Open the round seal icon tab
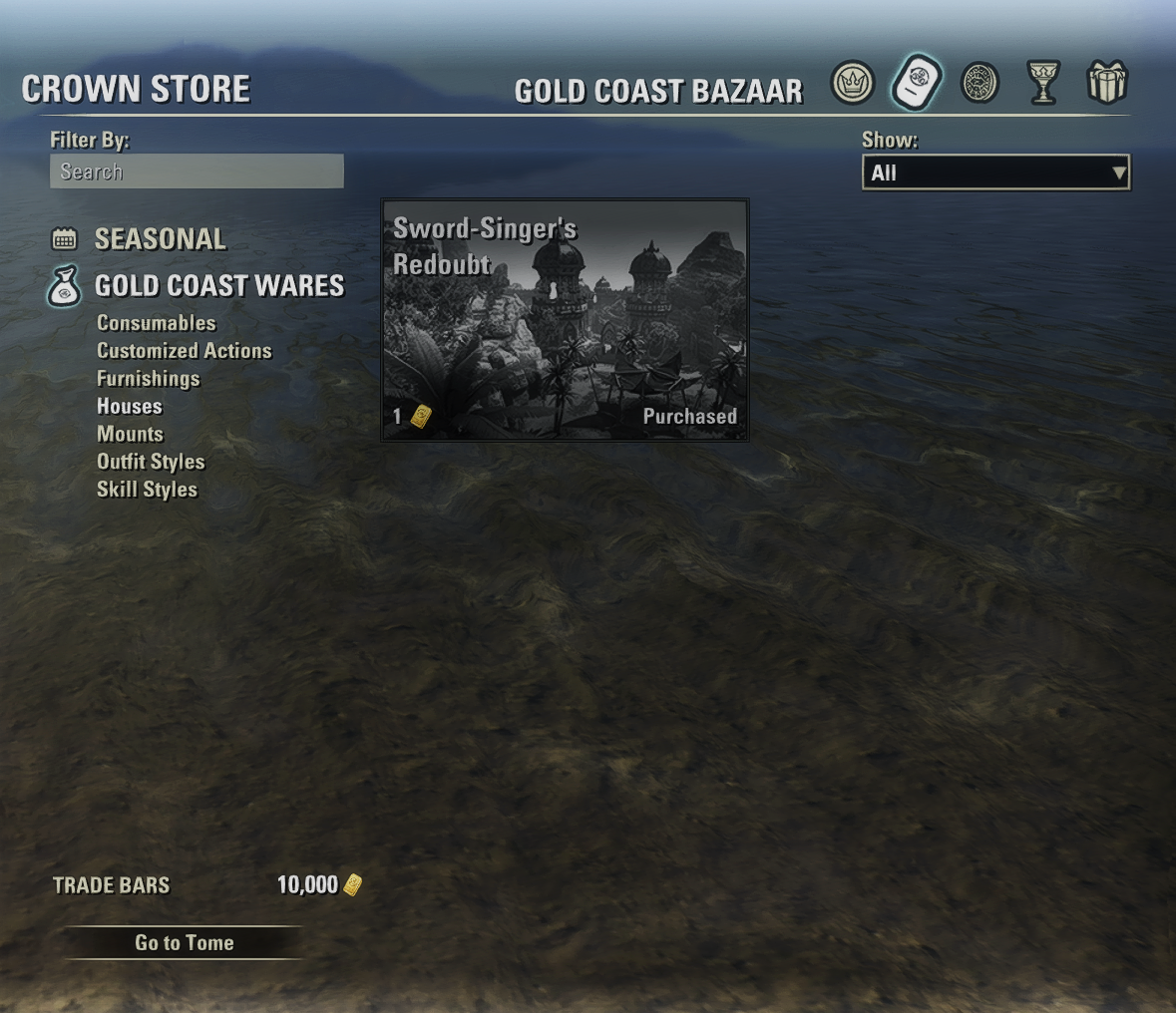 pos(980,83)
